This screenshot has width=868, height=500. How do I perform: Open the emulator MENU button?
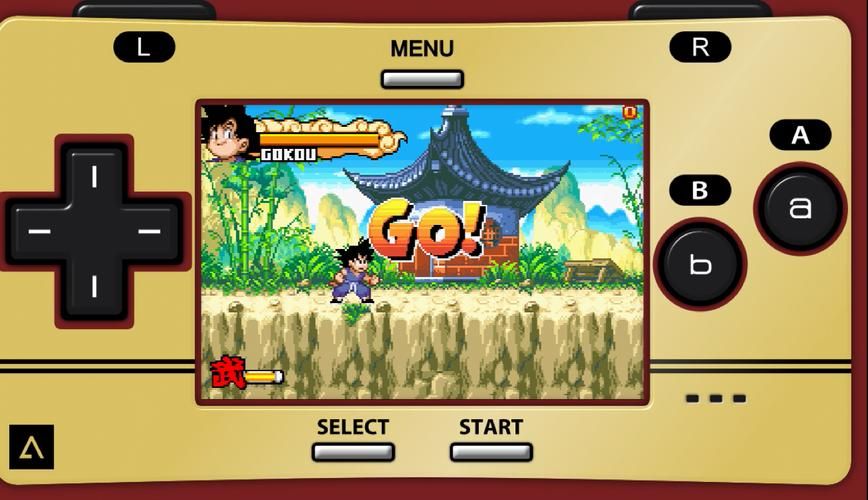coord(421,79)
